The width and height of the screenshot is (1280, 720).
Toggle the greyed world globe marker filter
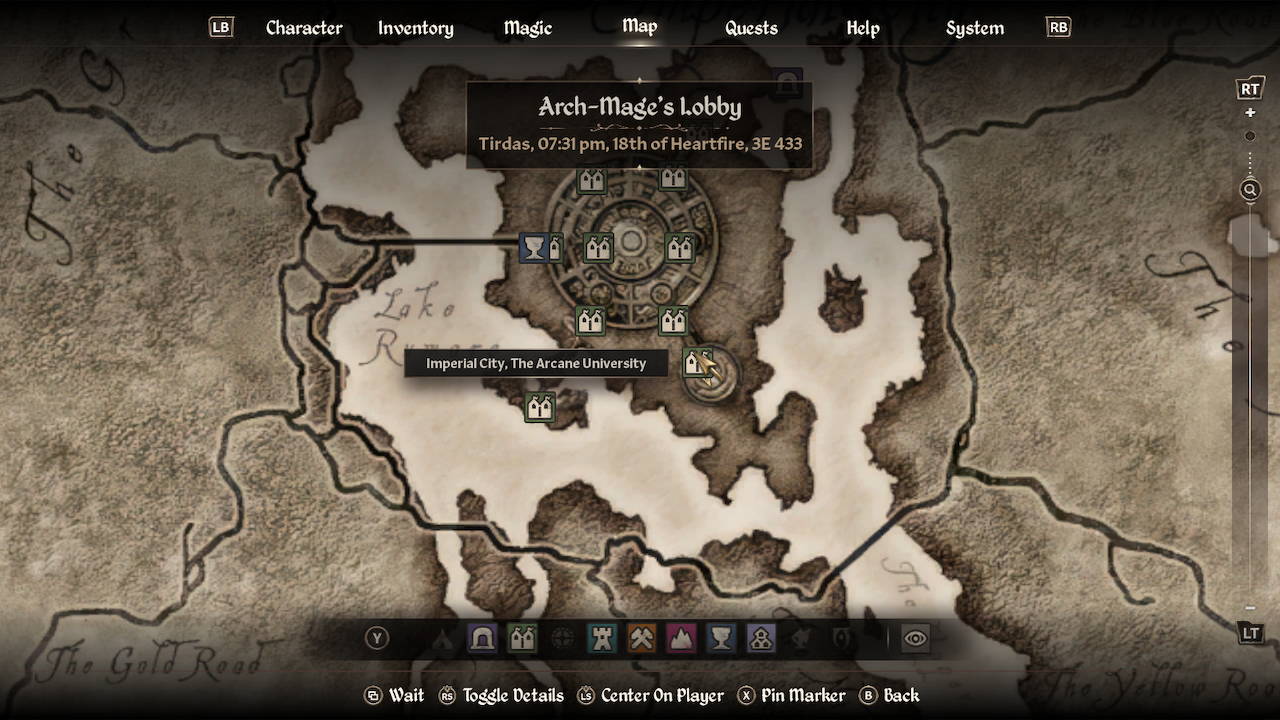(562, 637)
